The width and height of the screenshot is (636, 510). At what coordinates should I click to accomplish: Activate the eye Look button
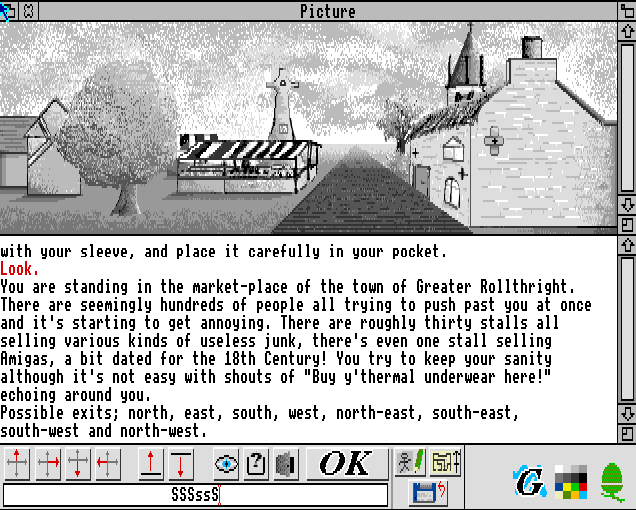227,464
